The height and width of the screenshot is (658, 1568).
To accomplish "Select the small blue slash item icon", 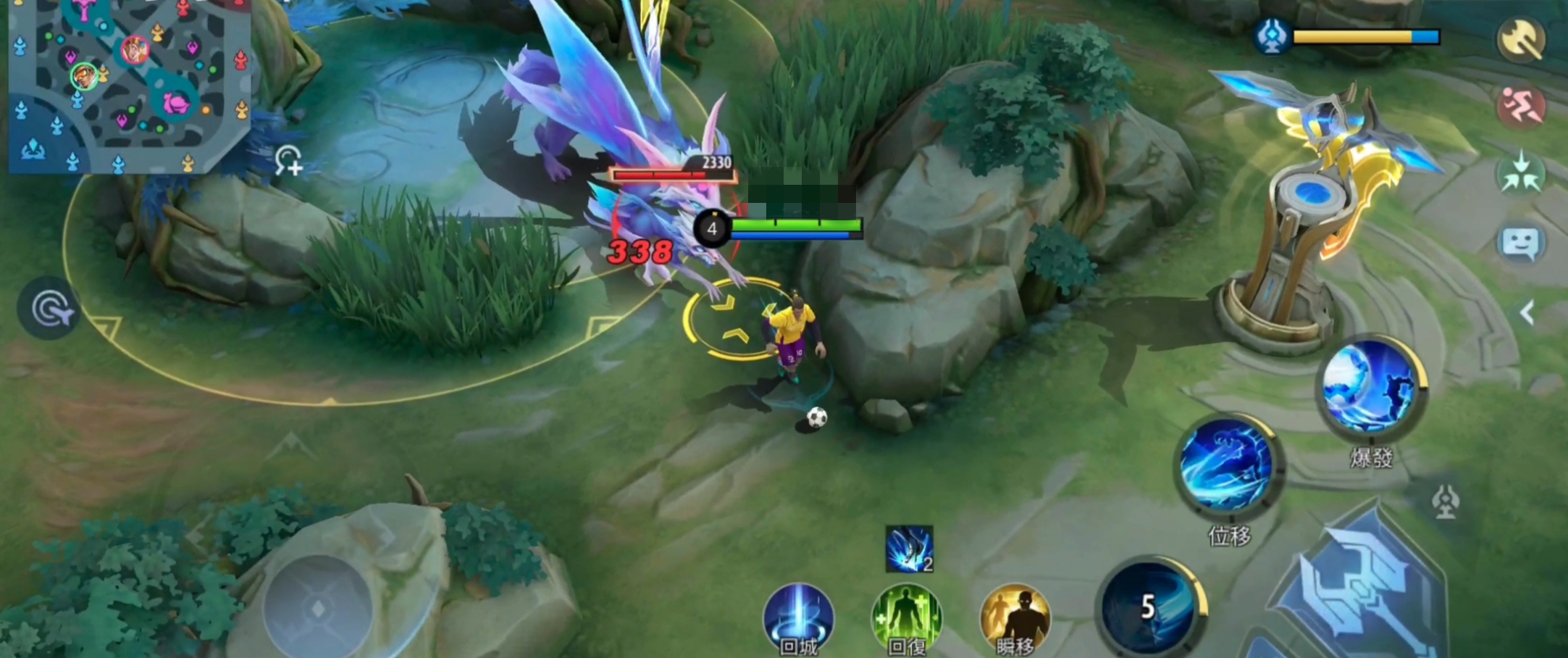I will pyautogui.click(x=909, y=549).
